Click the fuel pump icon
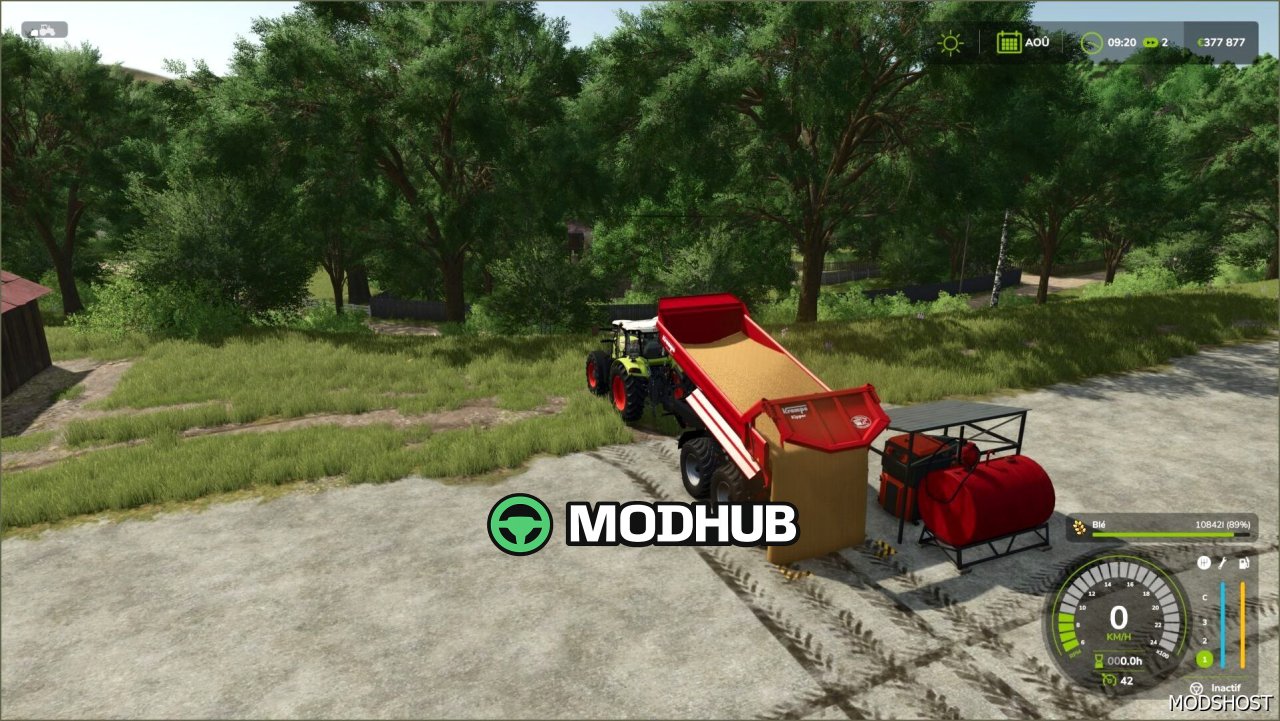Screen dimensions: 1280x721 (1243, 563)
